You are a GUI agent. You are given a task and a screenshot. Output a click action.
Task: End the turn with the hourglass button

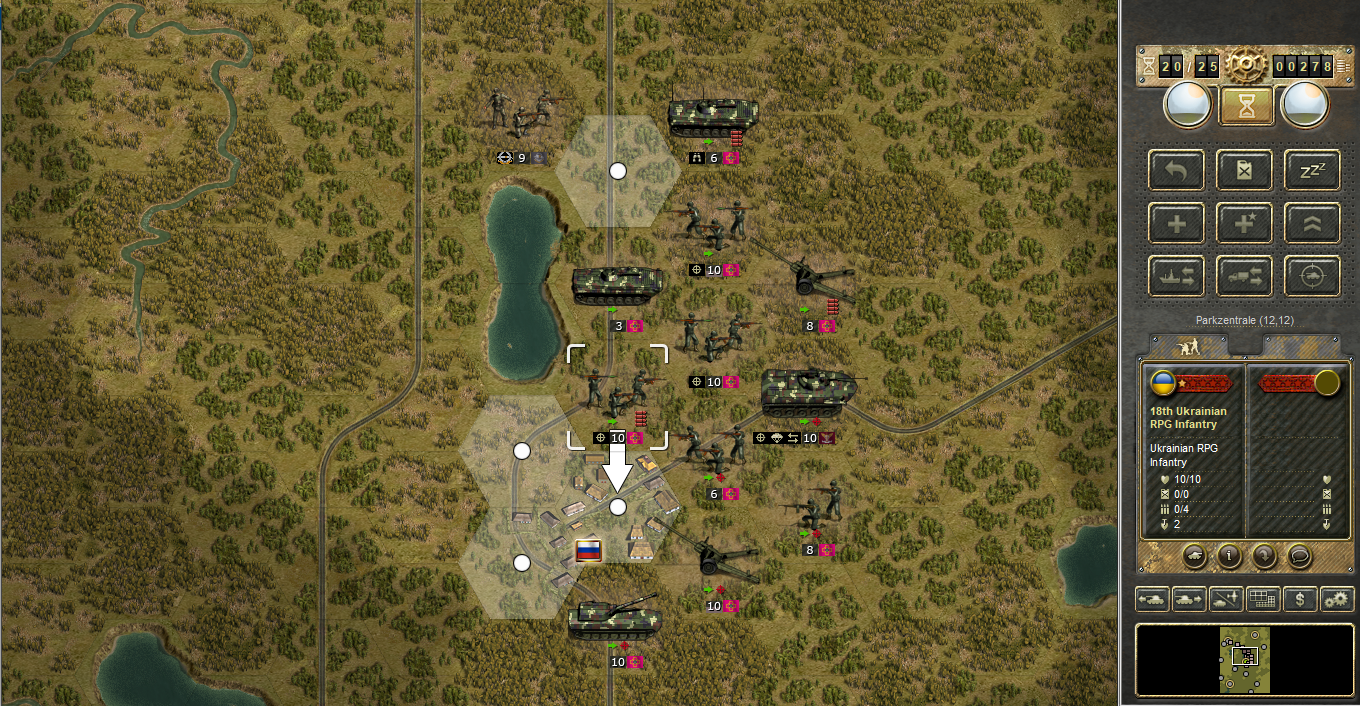tap(1245, 105)
